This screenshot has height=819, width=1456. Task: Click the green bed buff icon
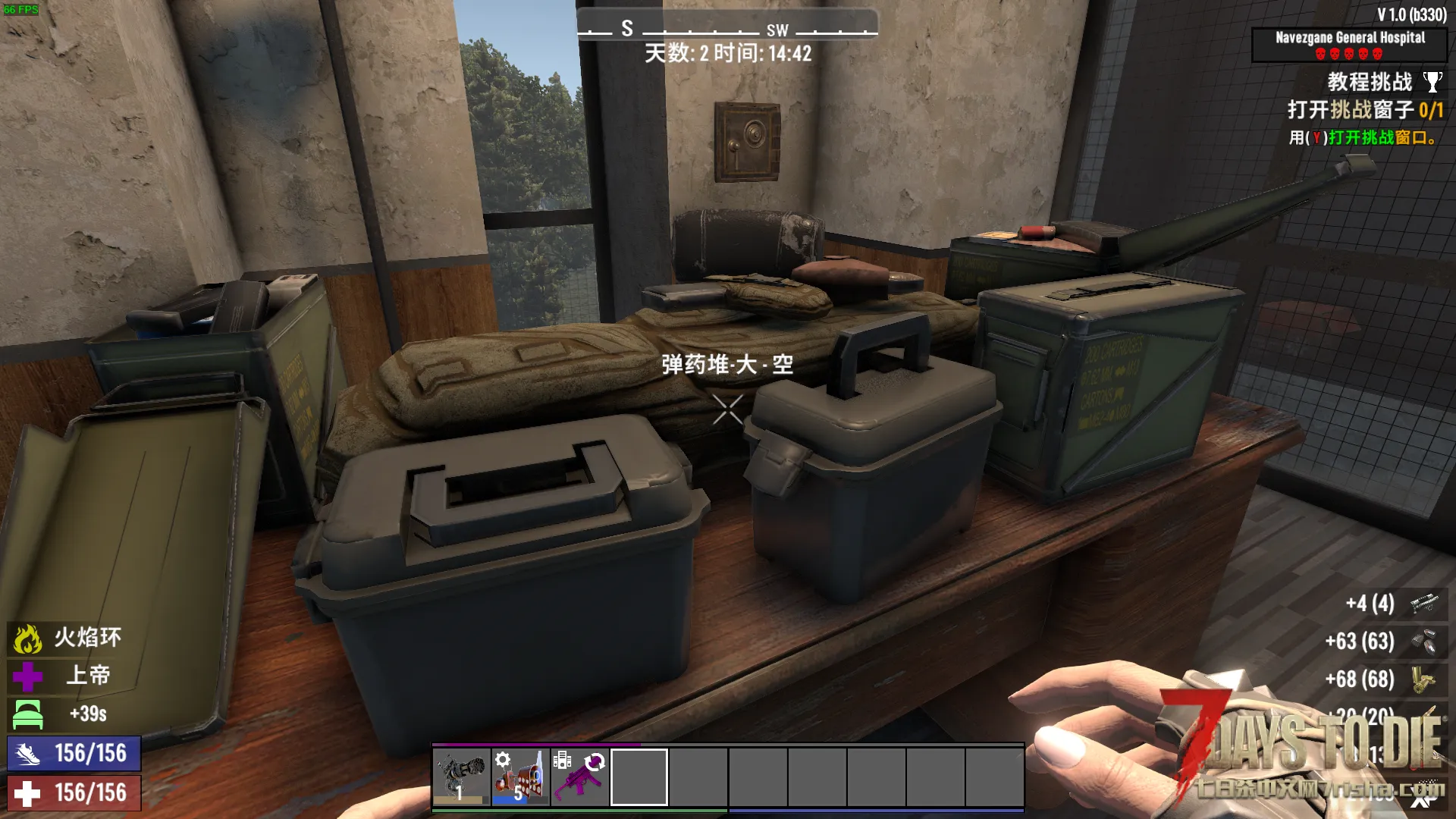point(27,714)
